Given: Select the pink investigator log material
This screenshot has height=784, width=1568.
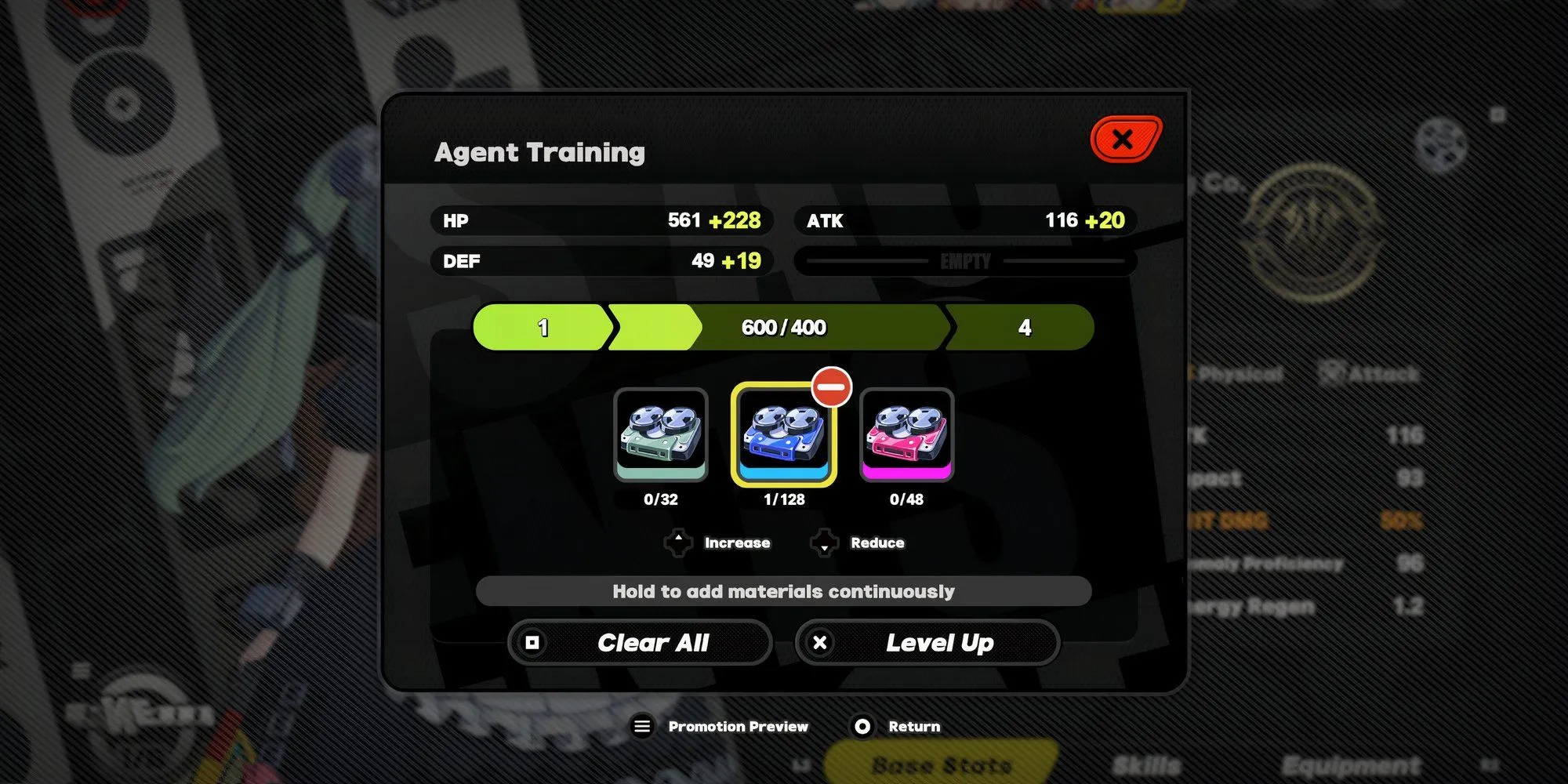Looking at the screenshot, I should point(906,435).
